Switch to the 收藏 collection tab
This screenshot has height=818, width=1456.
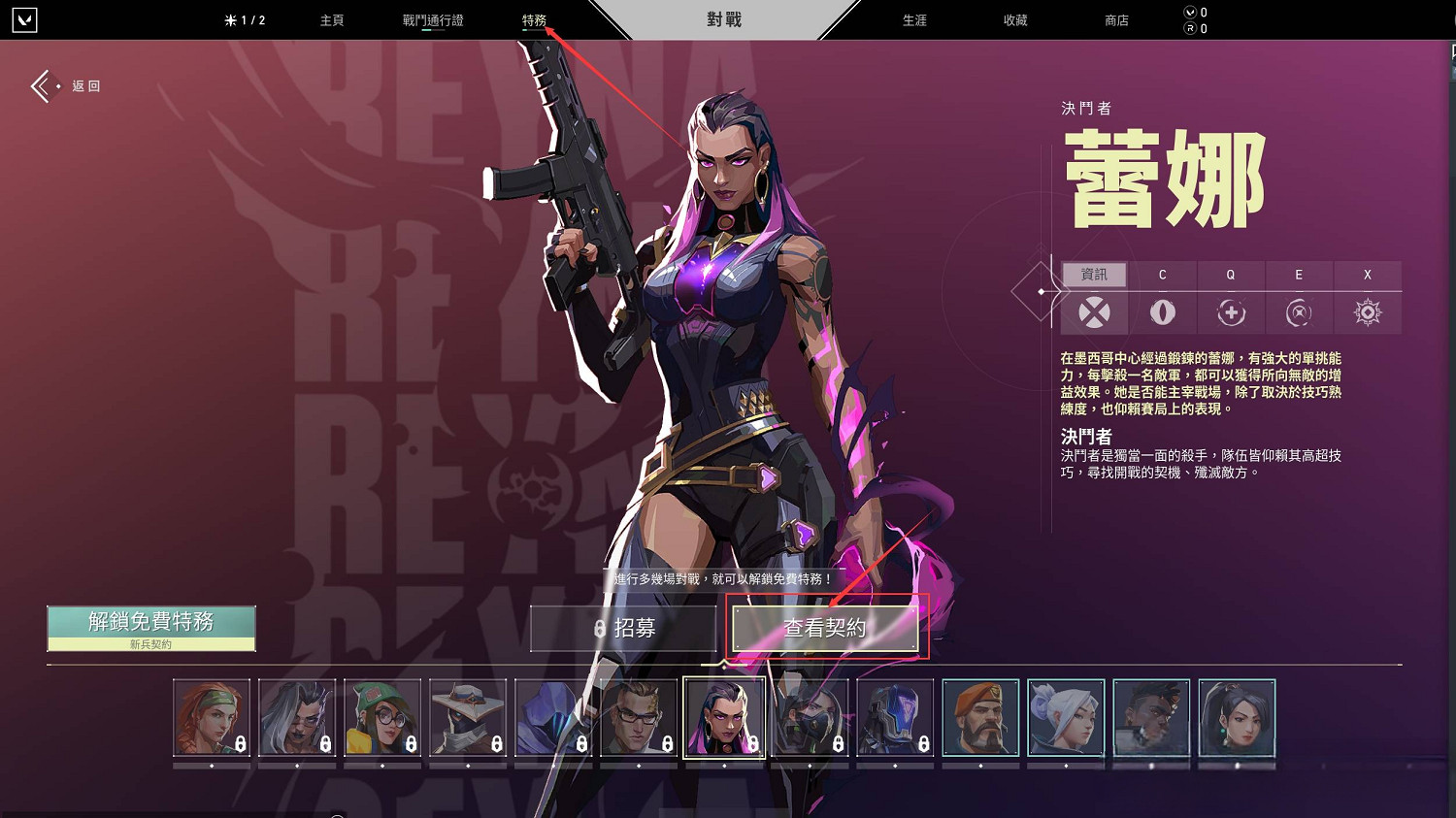pyautogui.click(x=1015, y=19)
